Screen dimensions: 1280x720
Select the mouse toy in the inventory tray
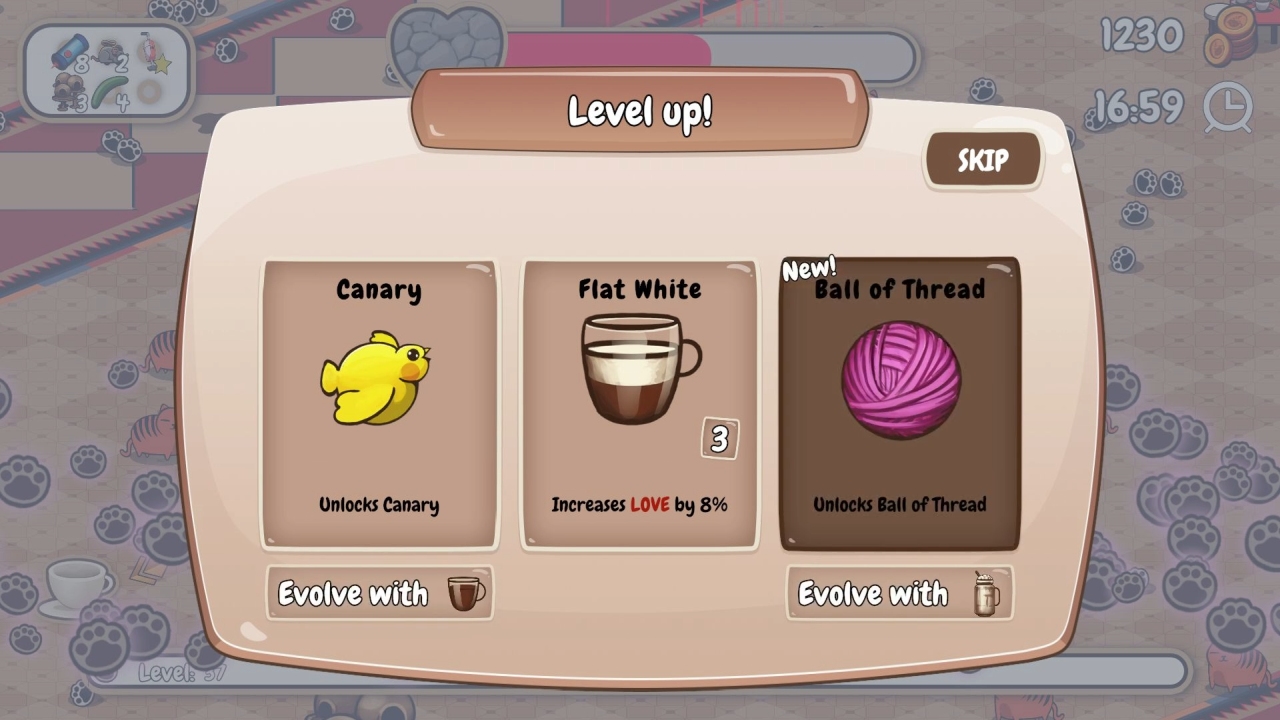pos(108,50)
